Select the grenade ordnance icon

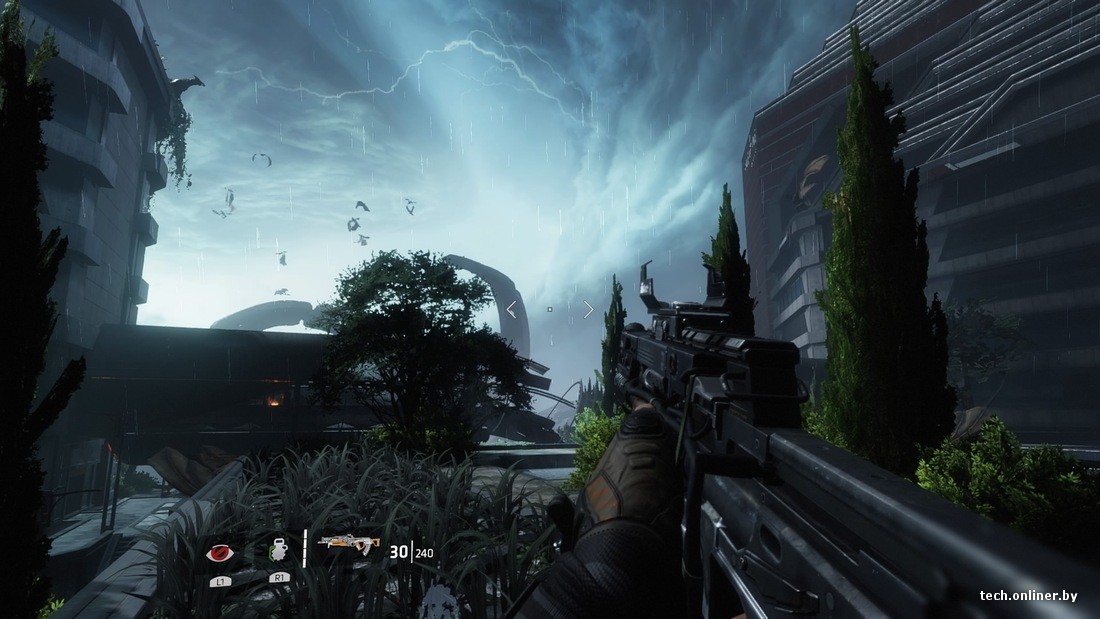(278, 549)
